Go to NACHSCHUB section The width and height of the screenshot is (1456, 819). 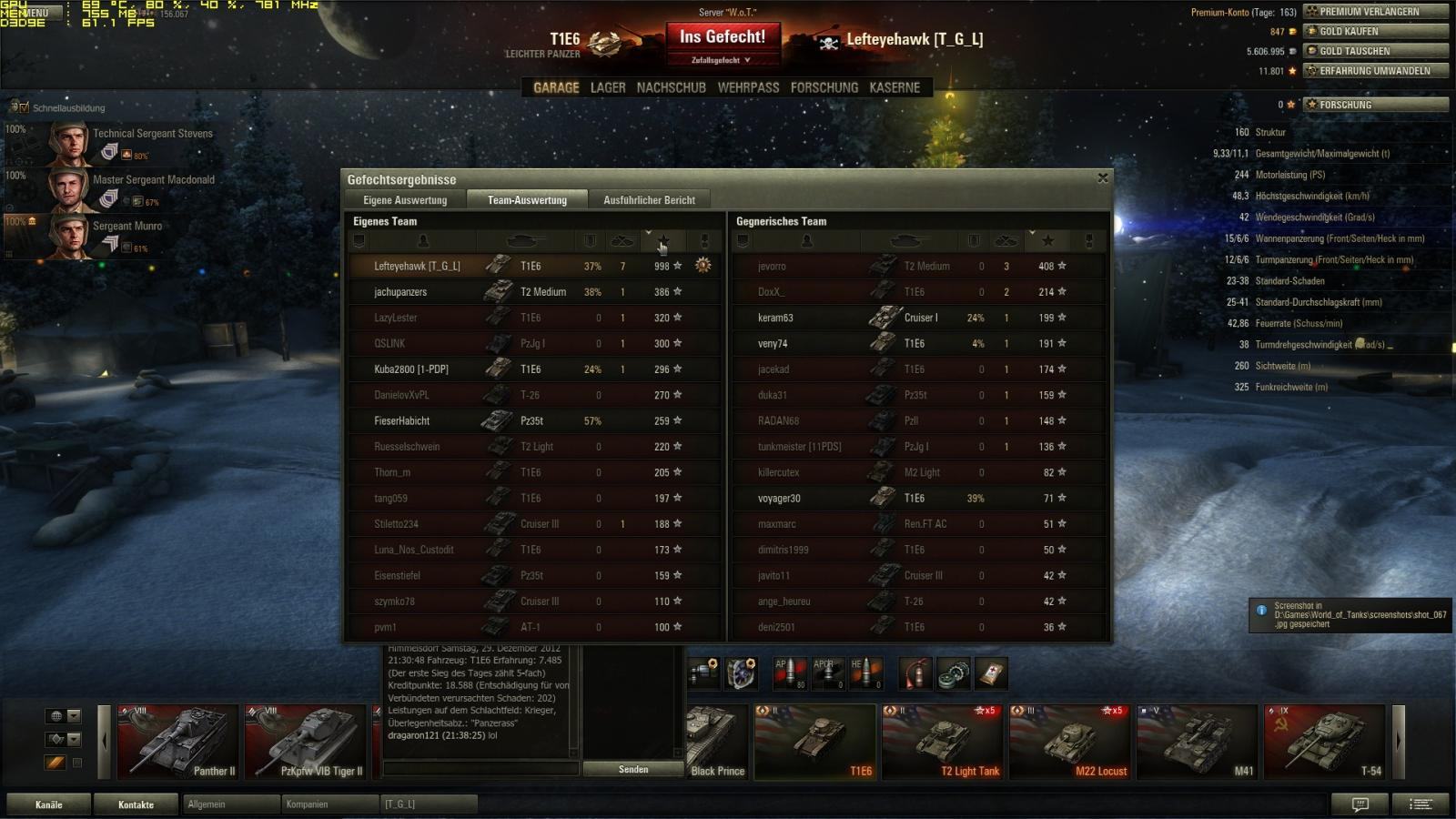point(671,87)
